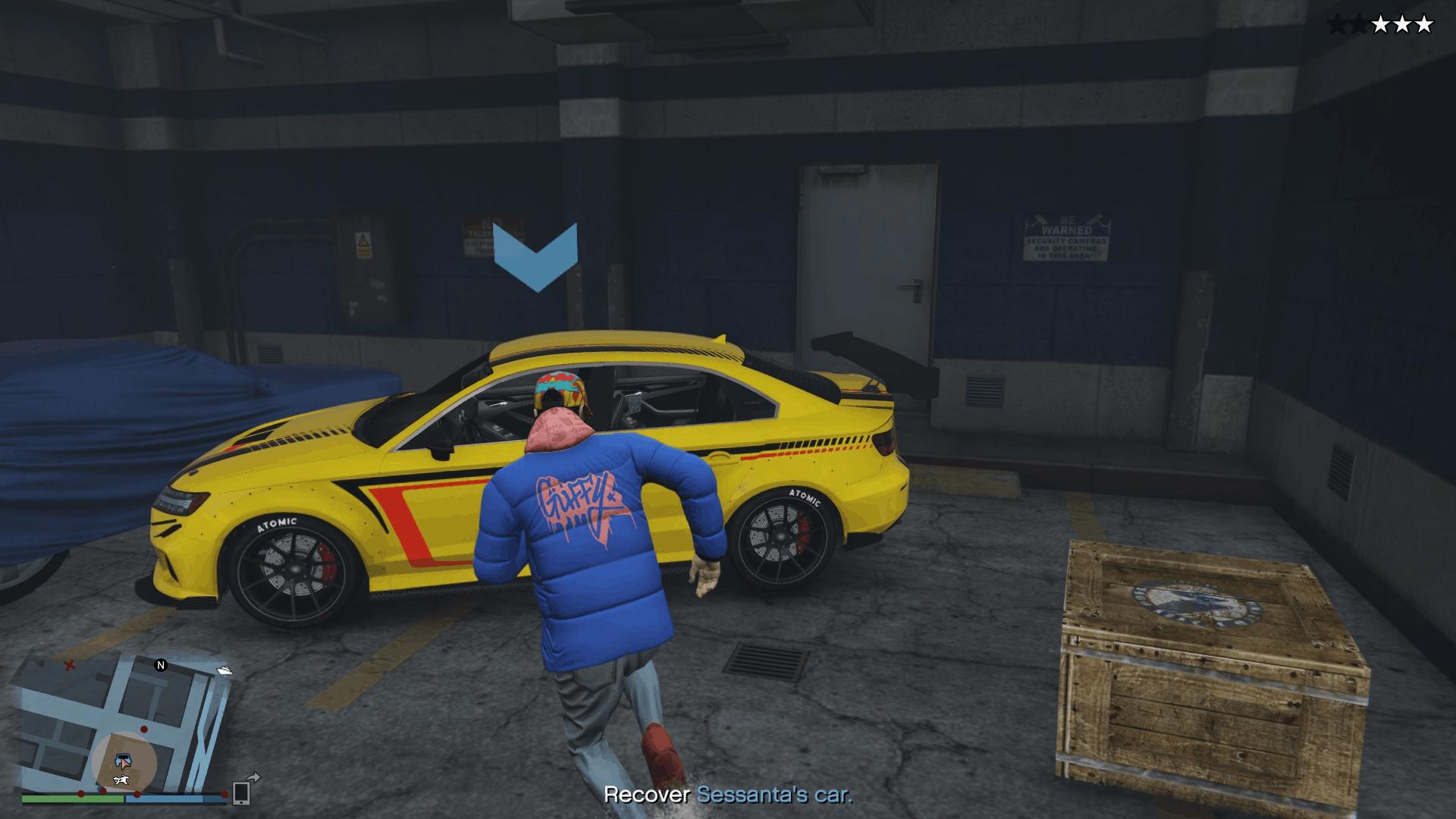Toggle the rightmost wanted star
1456x819 pixels.
[x=1423, y=24]
